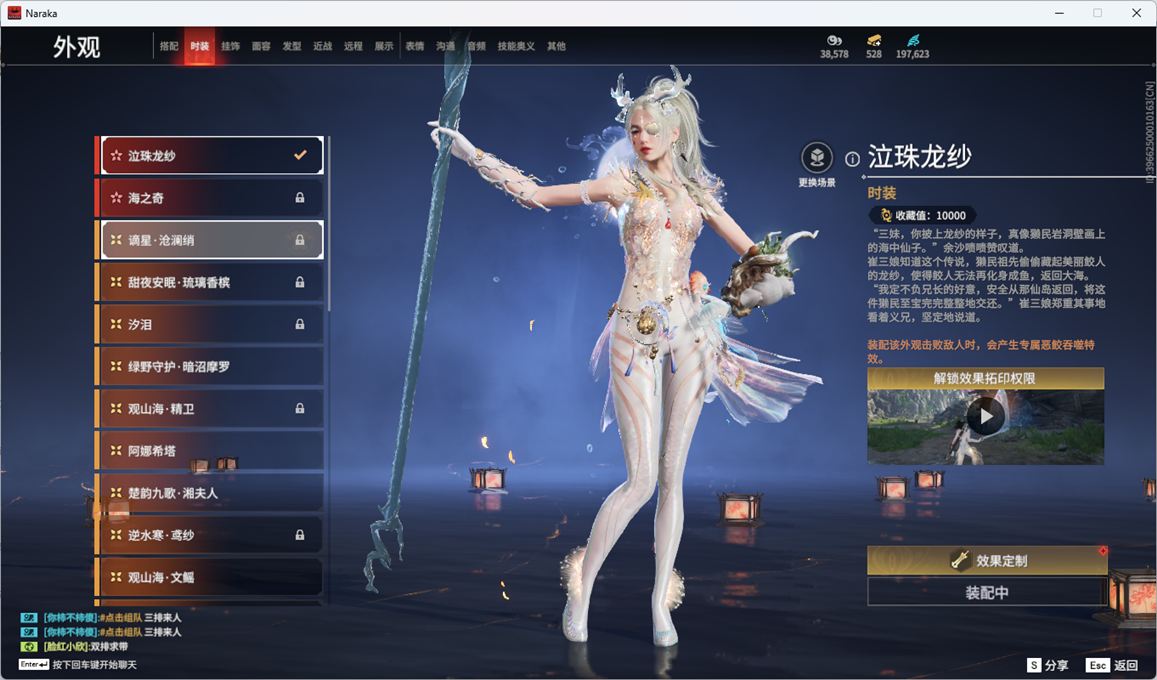Go to the 近战 melee tab

[x=322, y=46]
